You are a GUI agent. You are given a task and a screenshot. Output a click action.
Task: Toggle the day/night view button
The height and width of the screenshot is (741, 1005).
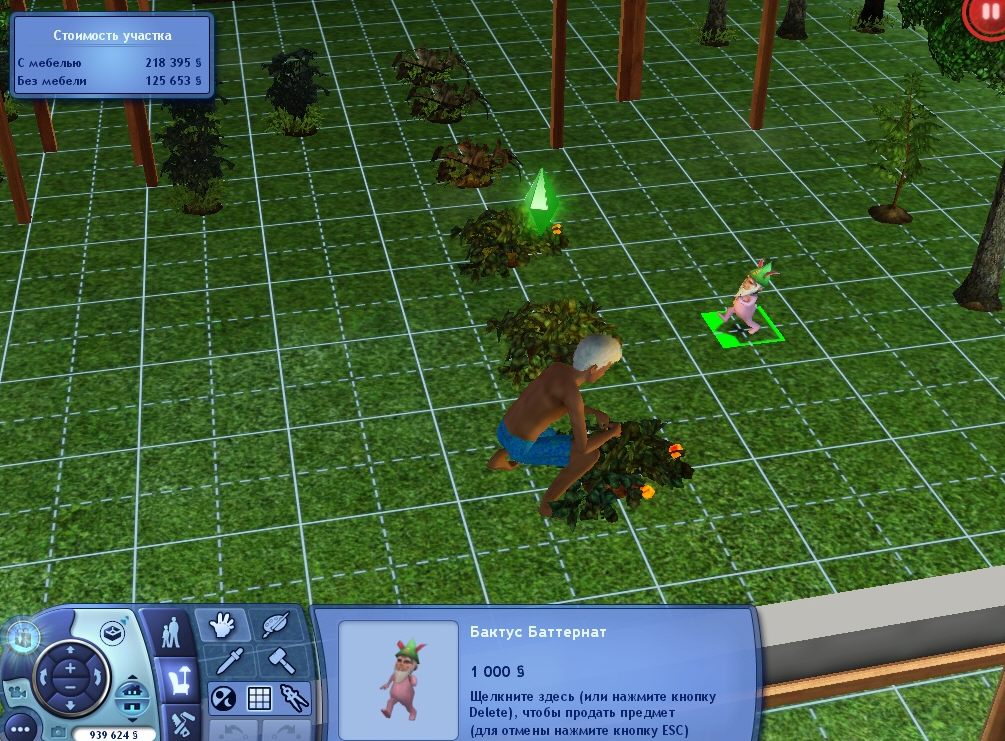tap(224, 697)
